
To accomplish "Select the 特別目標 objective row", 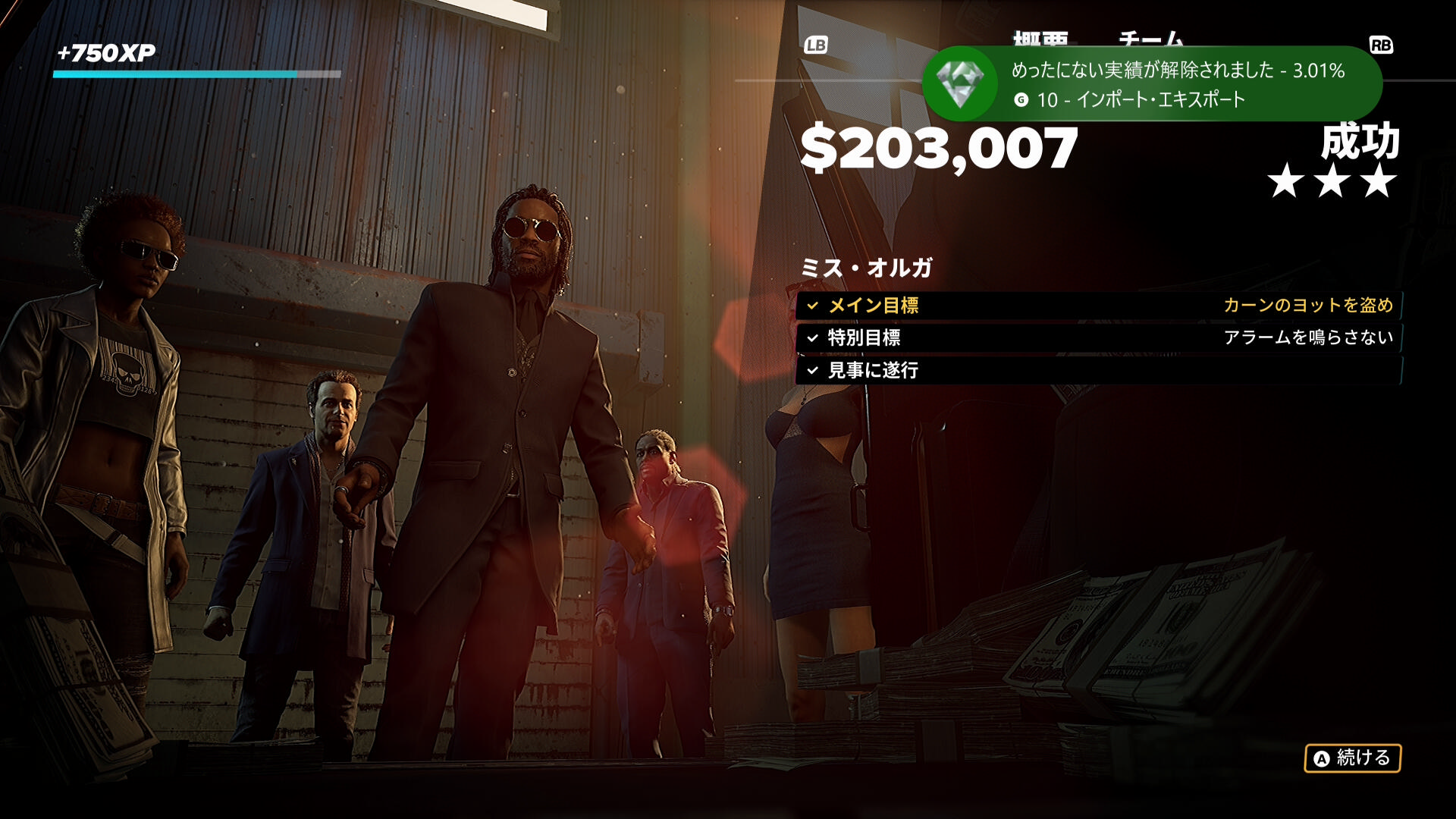I will (1098, 338).
